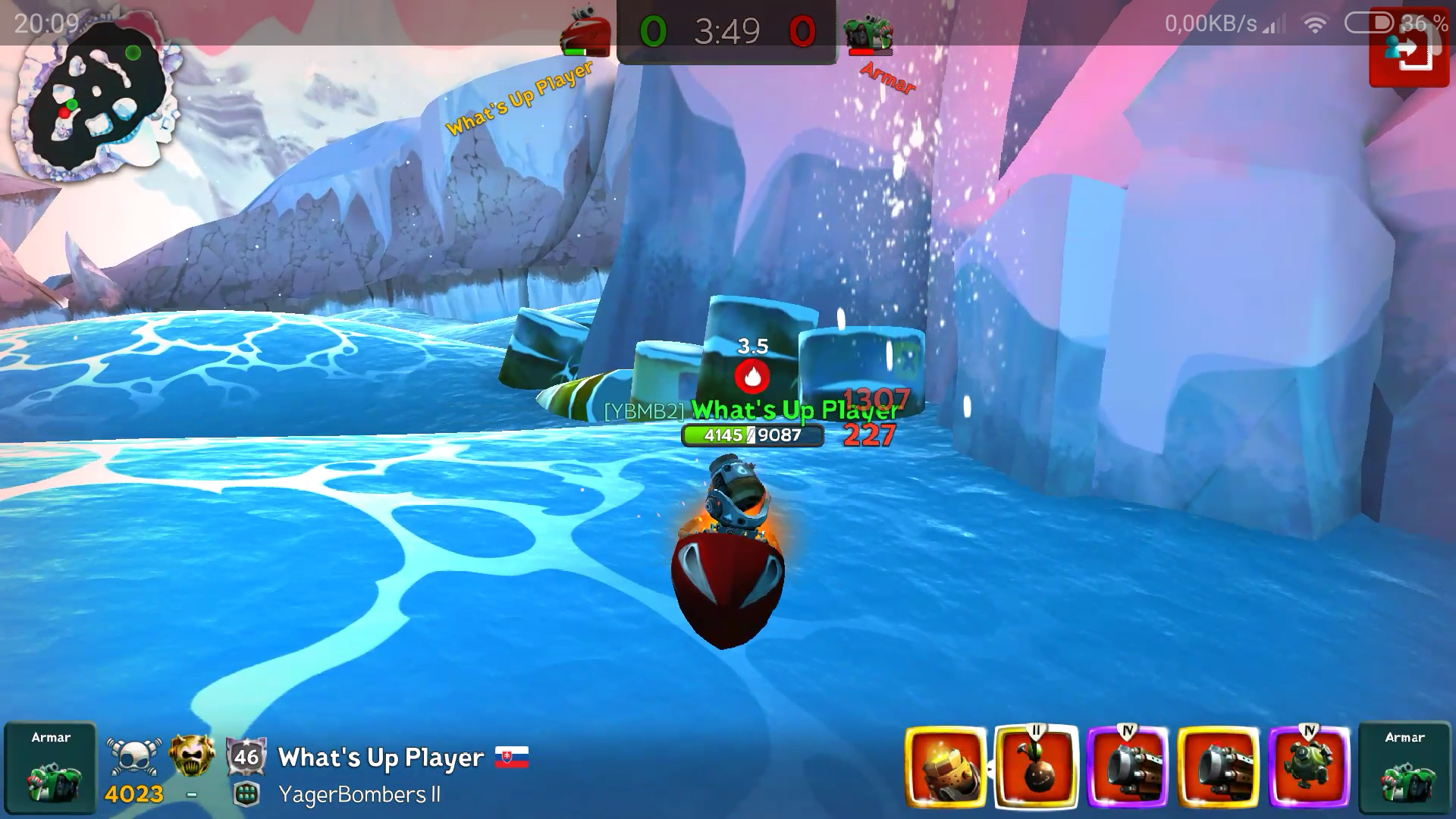Viewport: 1456px width, 819px height.
Task: Open the golden demon mask badge
Action: [x=191, y=755]
